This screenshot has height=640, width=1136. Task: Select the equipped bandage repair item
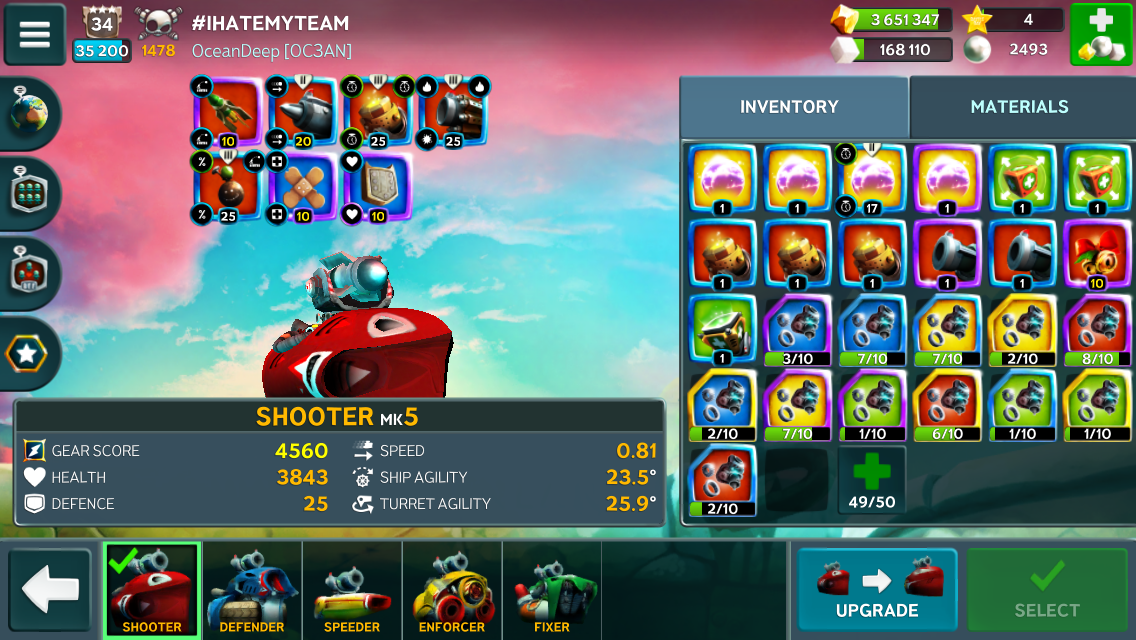(304, 187)
